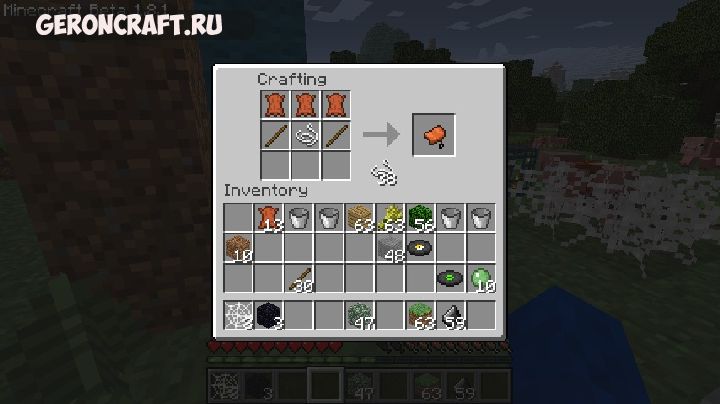The height and width of the screenshot is (404, 720).
Task: Select the yellow sponge stack in inventory
Action: (x=389, y=217)
